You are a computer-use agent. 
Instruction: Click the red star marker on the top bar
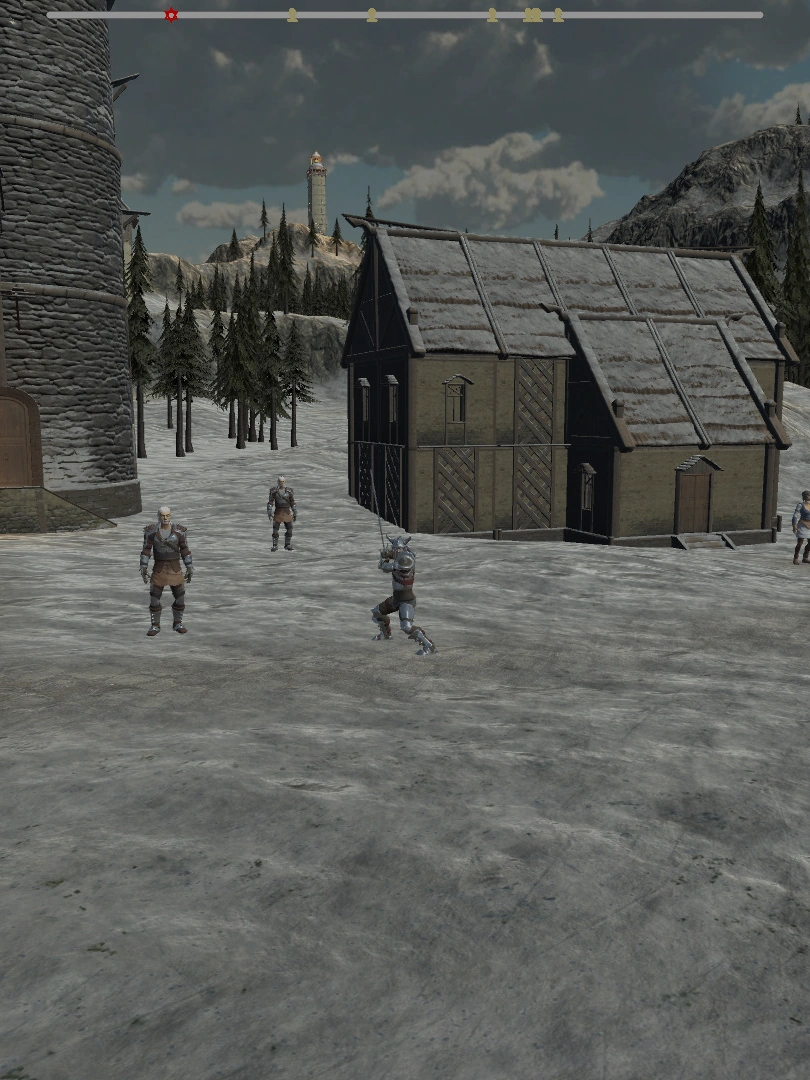tap(171, 15)
